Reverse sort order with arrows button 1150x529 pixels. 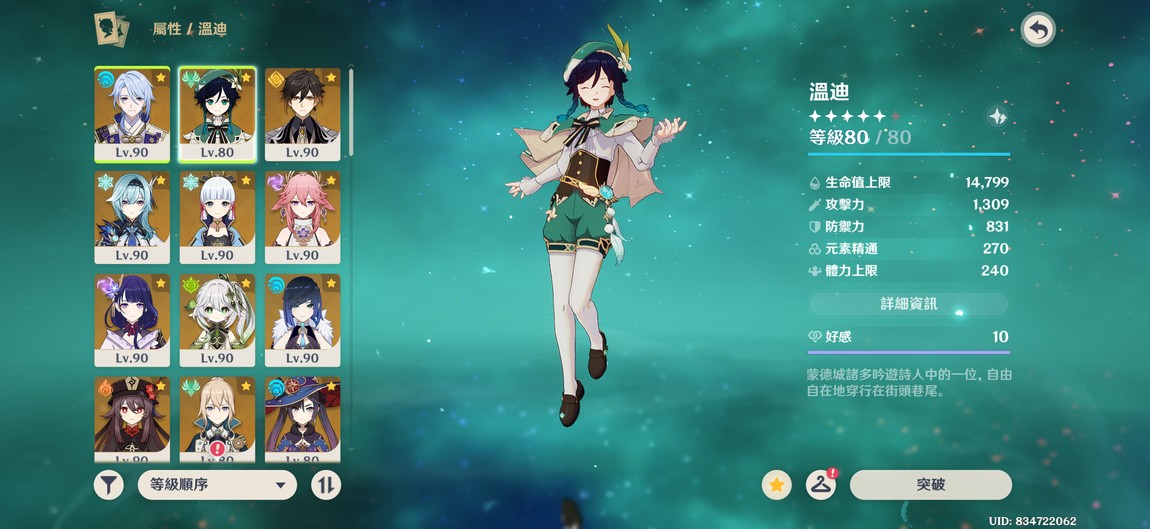click(x=326, y=486)
